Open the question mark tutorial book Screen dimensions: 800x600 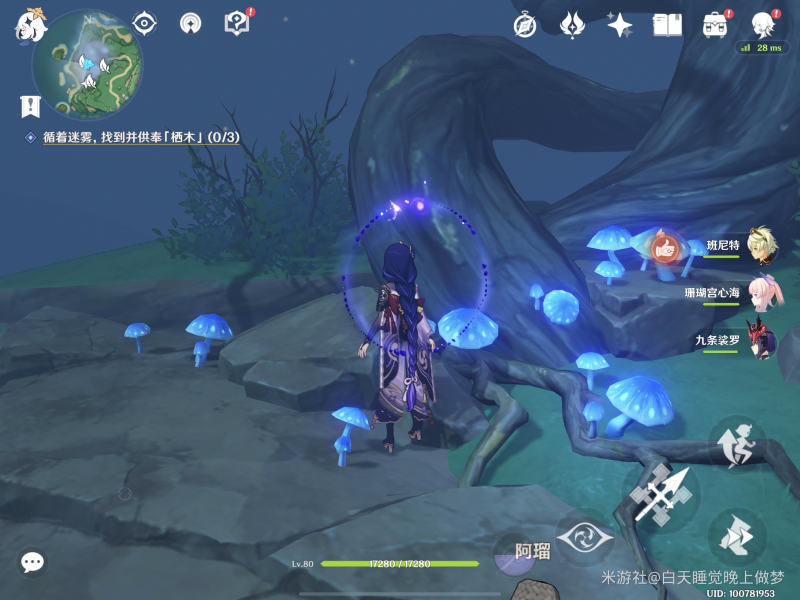[x=237, y=23]
